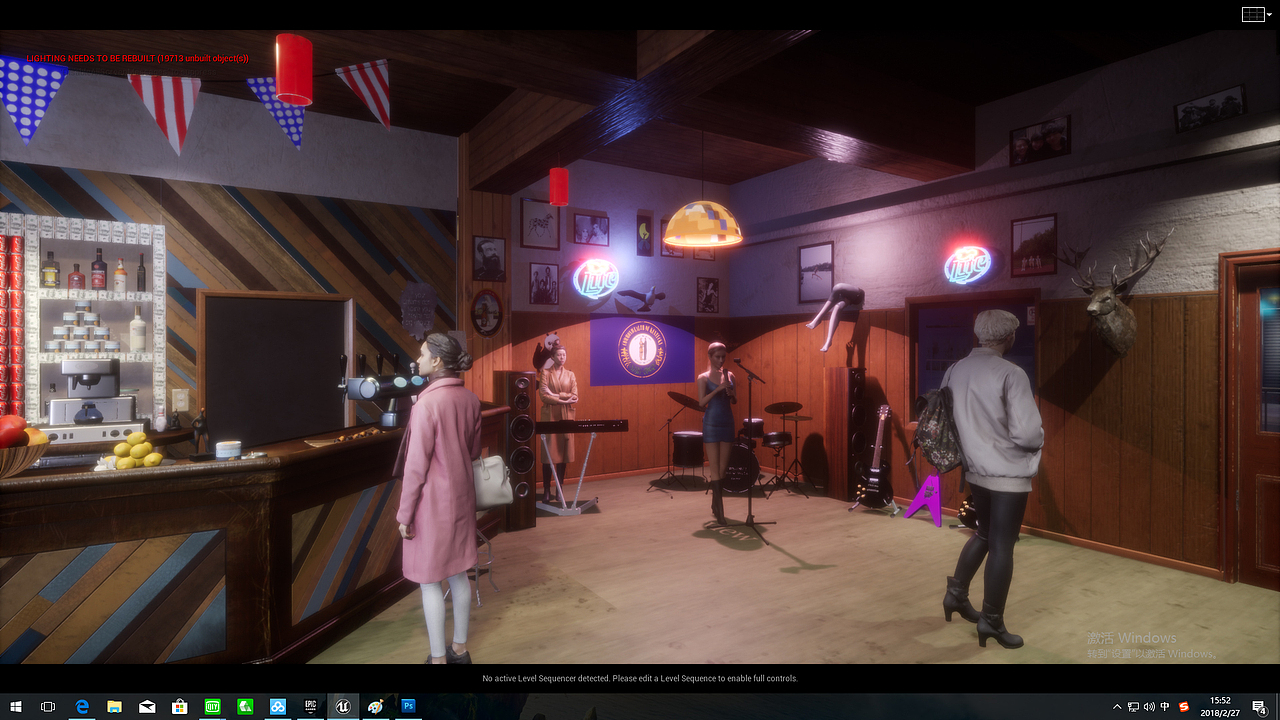
Task: Open the Mail app icon
Action: (146, 707)
